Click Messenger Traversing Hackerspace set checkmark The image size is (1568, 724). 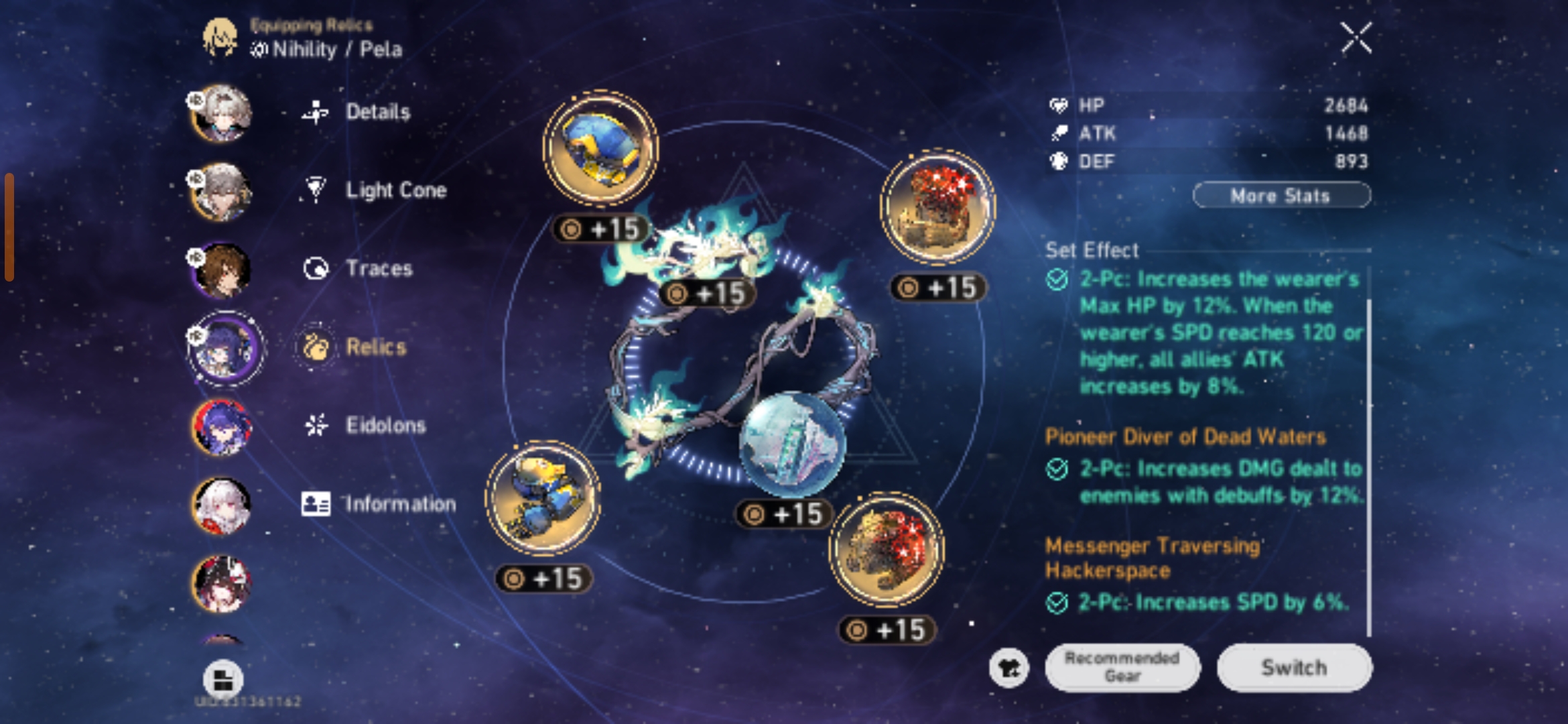coord(1059,603)
